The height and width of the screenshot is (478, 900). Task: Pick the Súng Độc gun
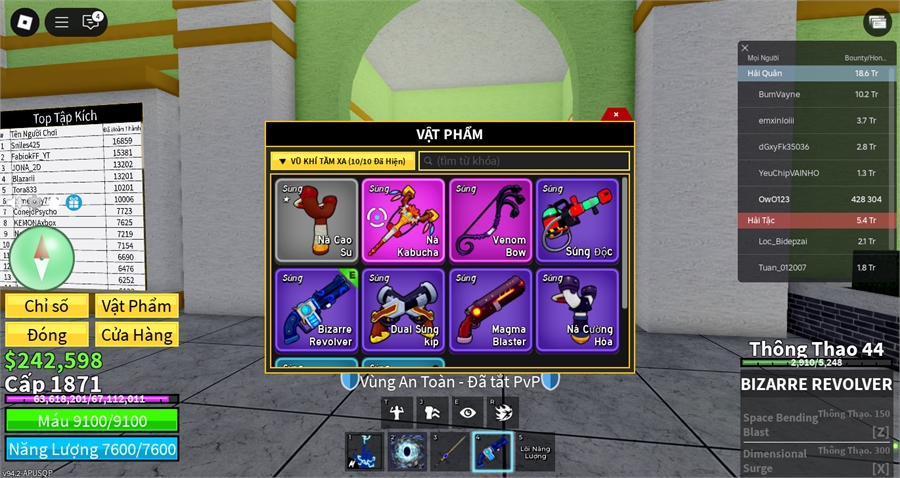click(577, 220)
